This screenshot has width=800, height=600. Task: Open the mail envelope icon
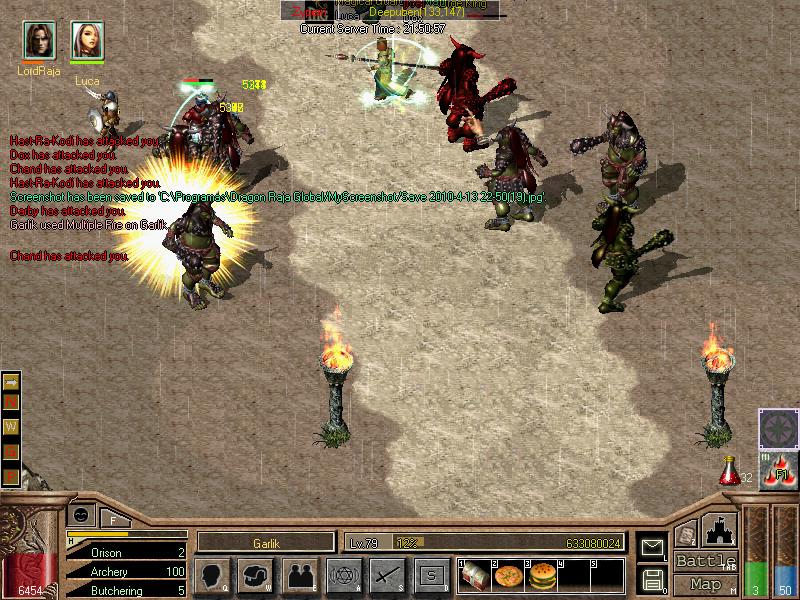pyautogui.click(x=652, y=546)
